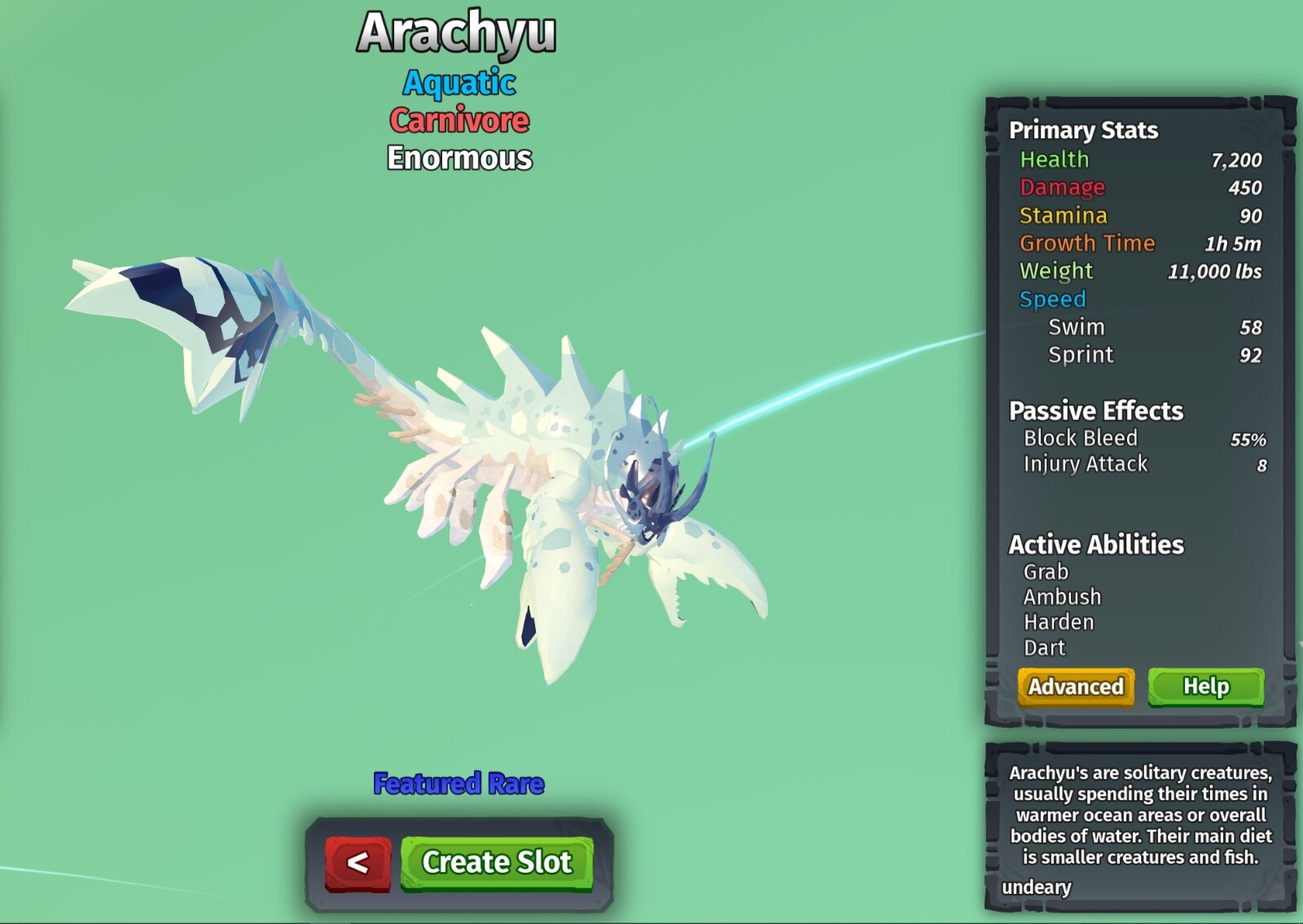Click the Featured Rare label
Viewport: 1303px width, 924px height.
pos(458,784)
